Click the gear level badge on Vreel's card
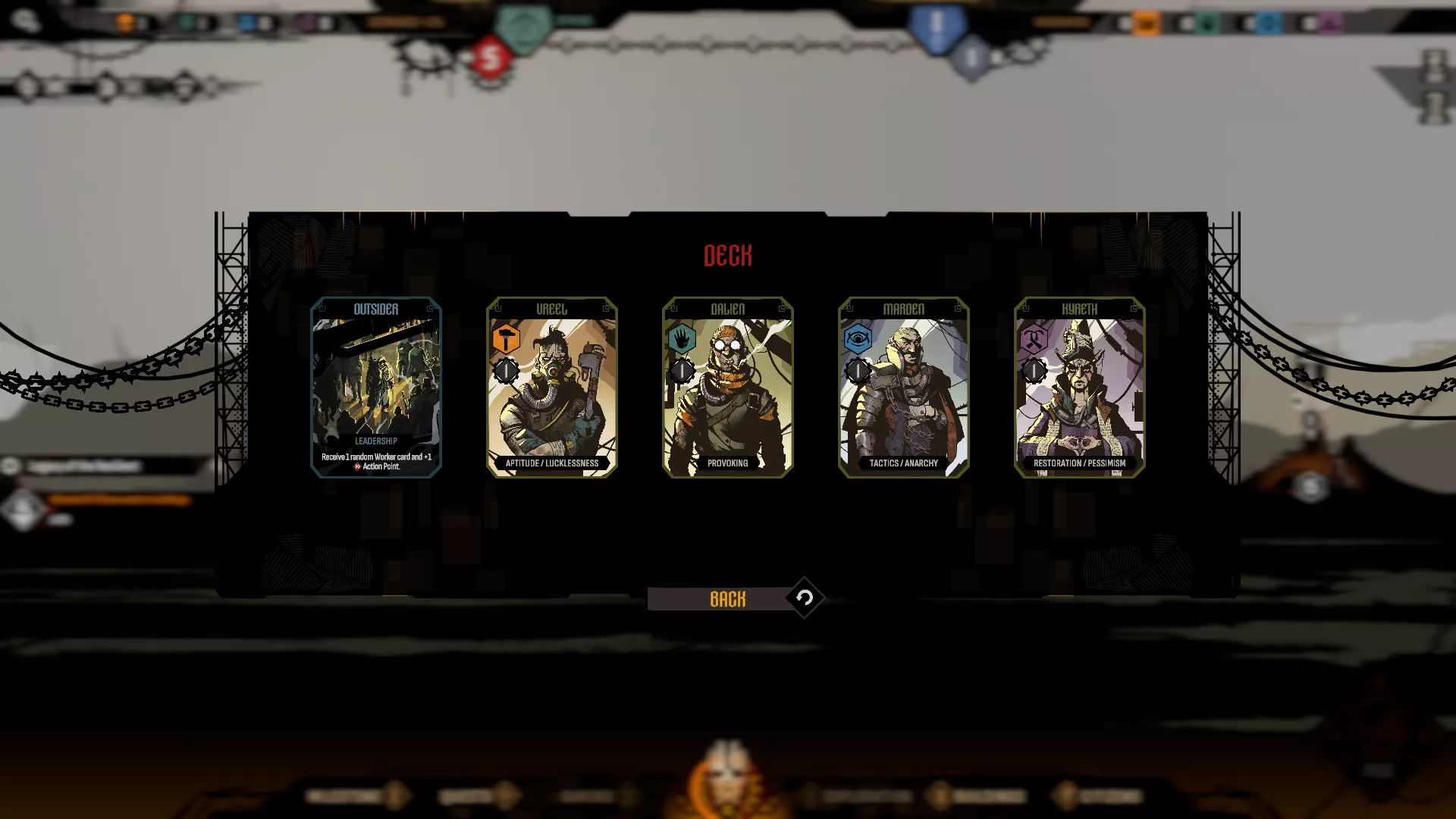This screenshot has width=1456, height=819. (x=506, y=372)
